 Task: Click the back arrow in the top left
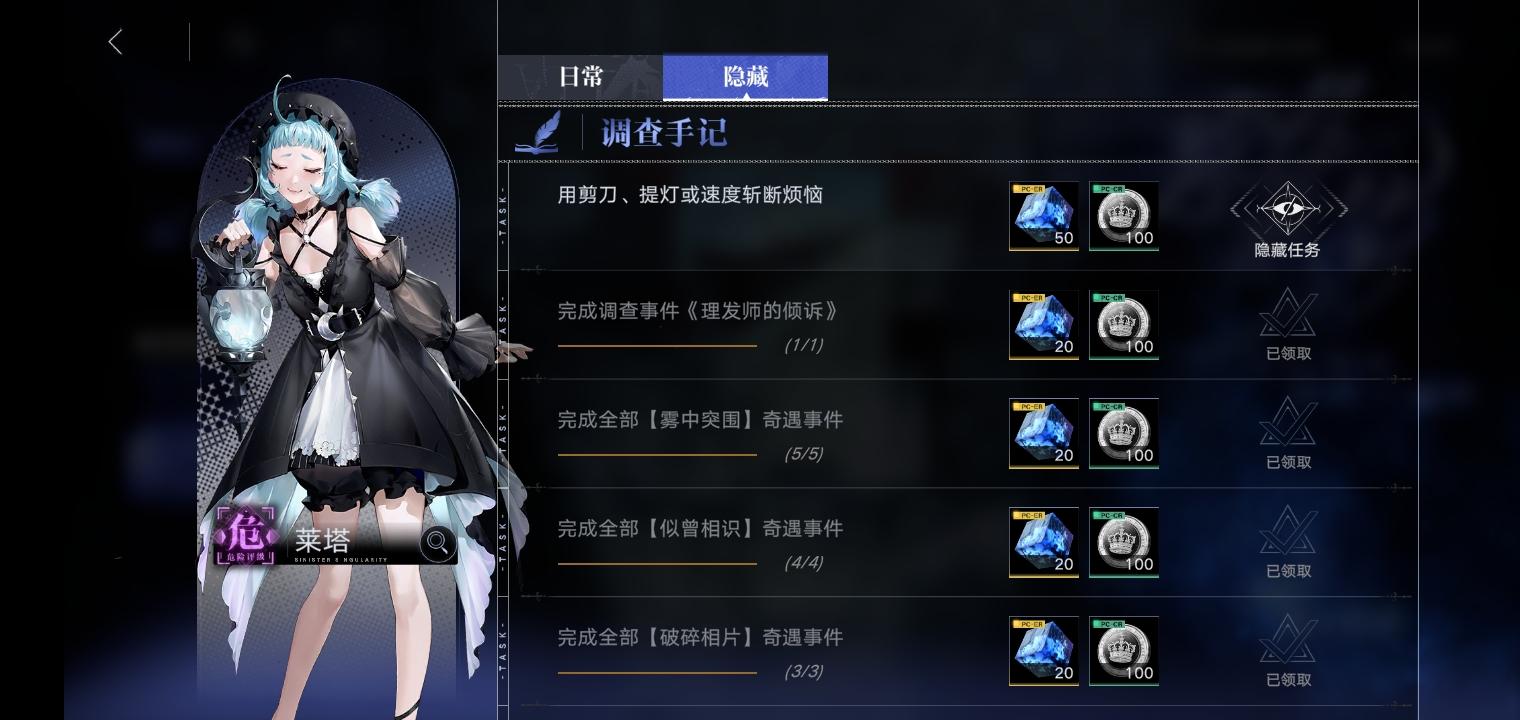(115, 42)
